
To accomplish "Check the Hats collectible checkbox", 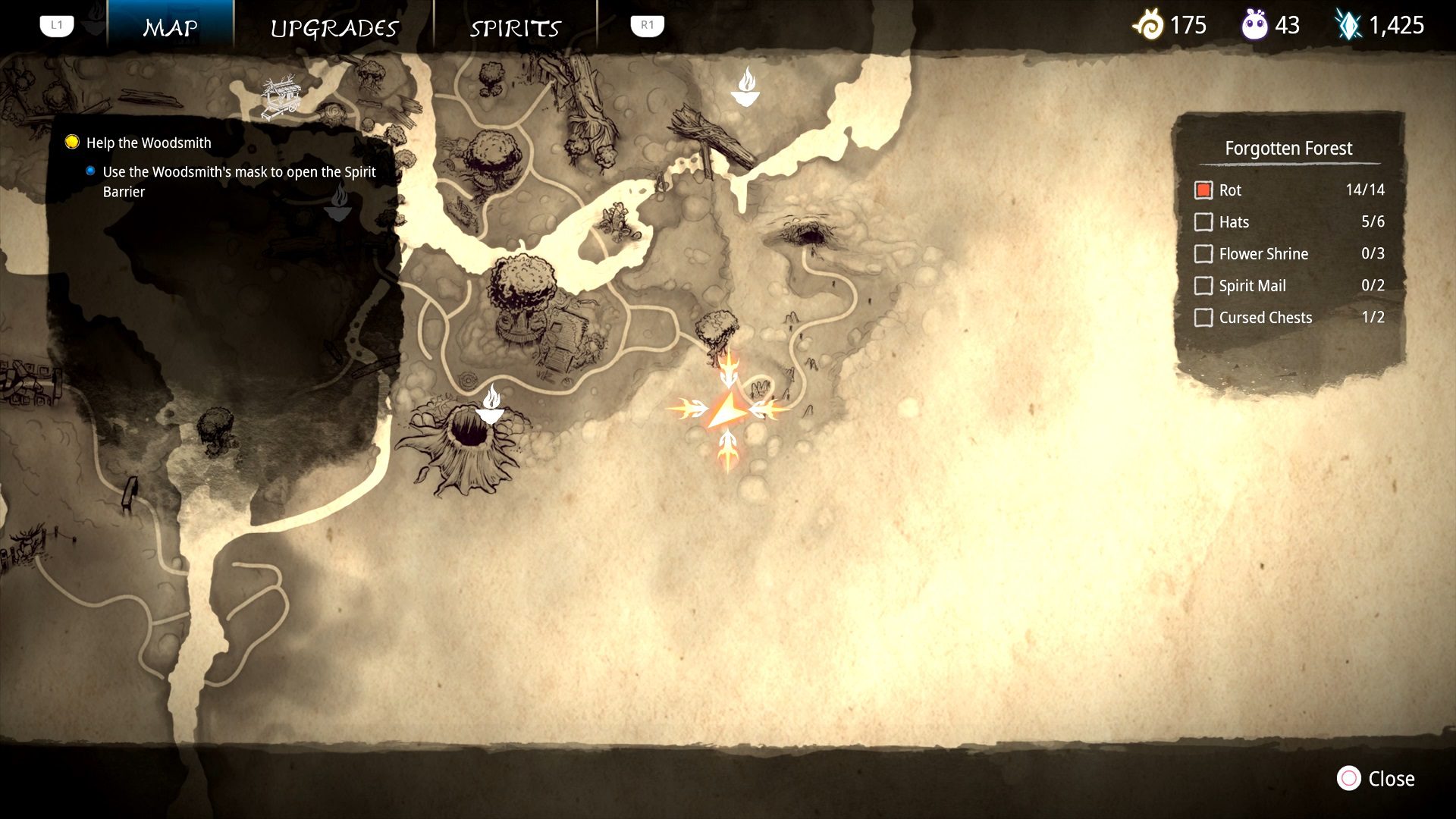I will tap(1204, 222).
